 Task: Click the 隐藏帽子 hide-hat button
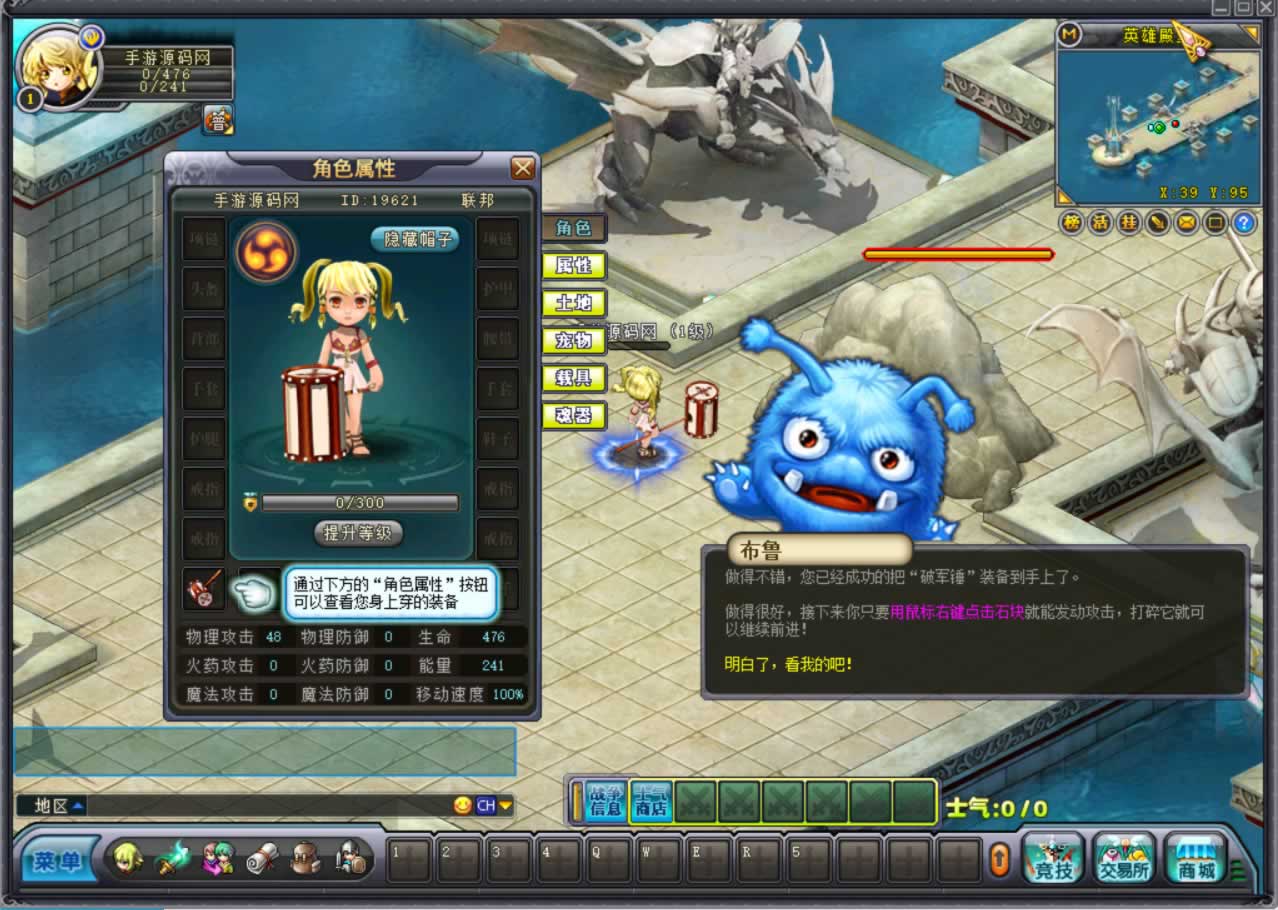point(415,239)
